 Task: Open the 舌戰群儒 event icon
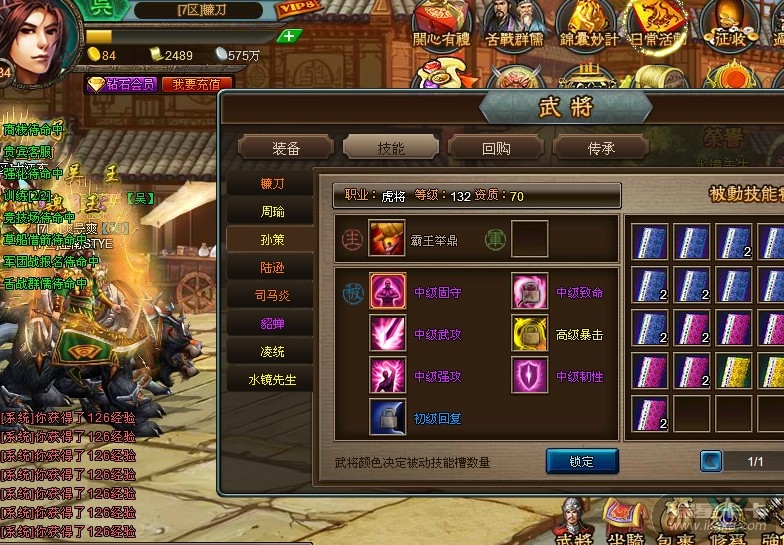point(512,22)
